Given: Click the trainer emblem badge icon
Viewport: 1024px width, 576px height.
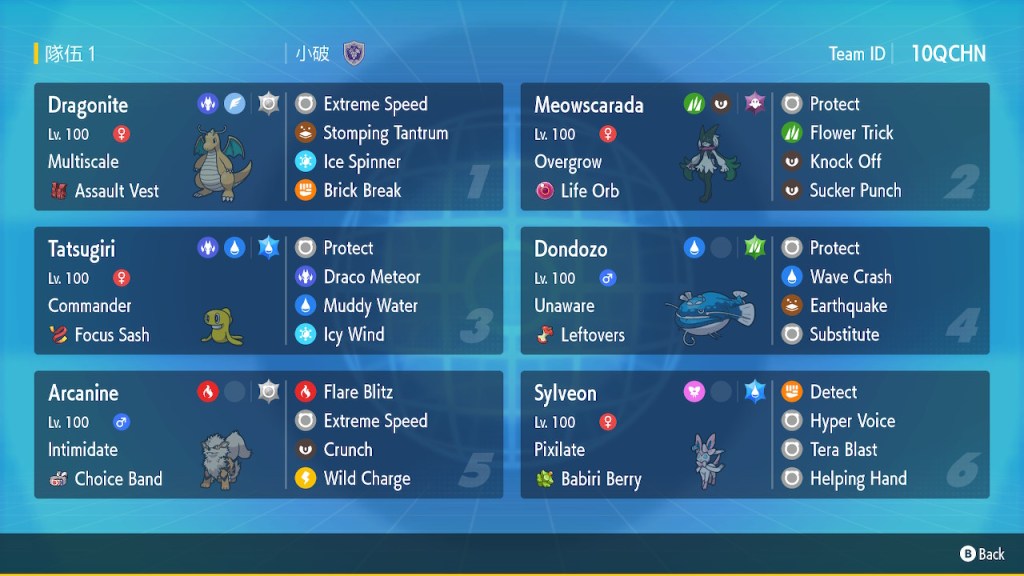Looking at the screenshot, I should click(x=353, y=54).
